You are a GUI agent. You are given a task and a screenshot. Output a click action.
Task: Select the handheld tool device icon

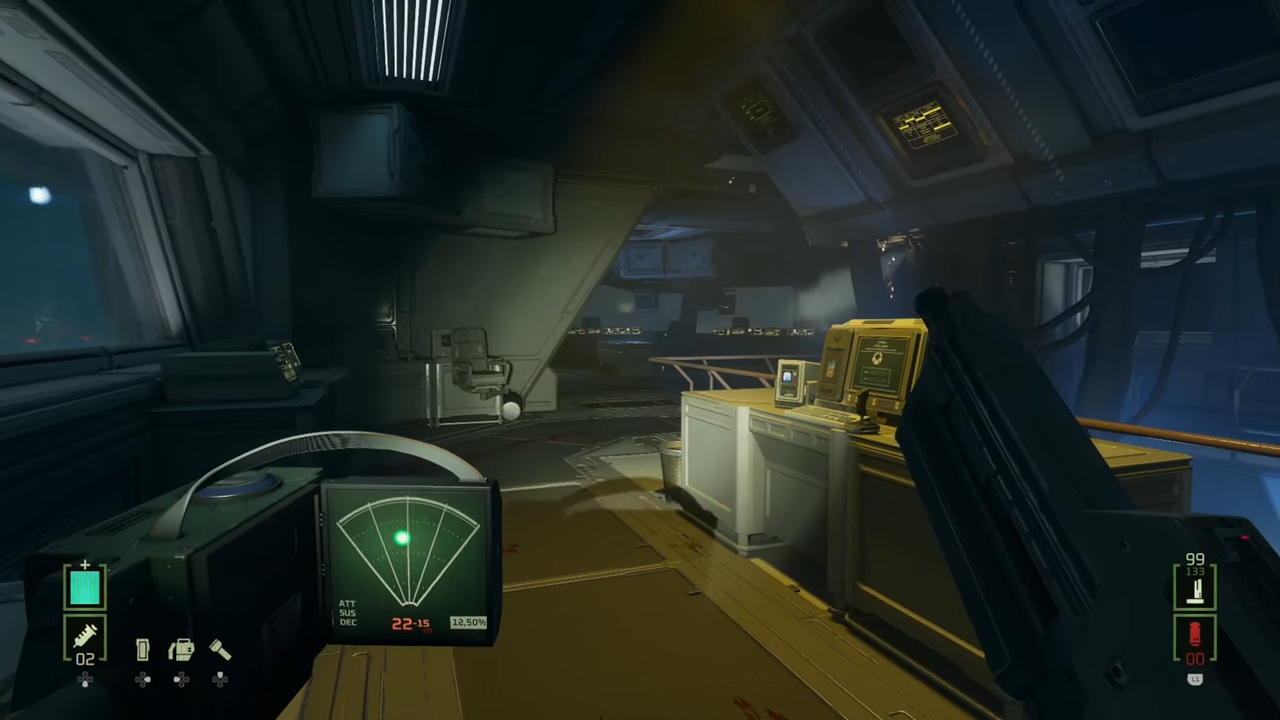point(181,650)
